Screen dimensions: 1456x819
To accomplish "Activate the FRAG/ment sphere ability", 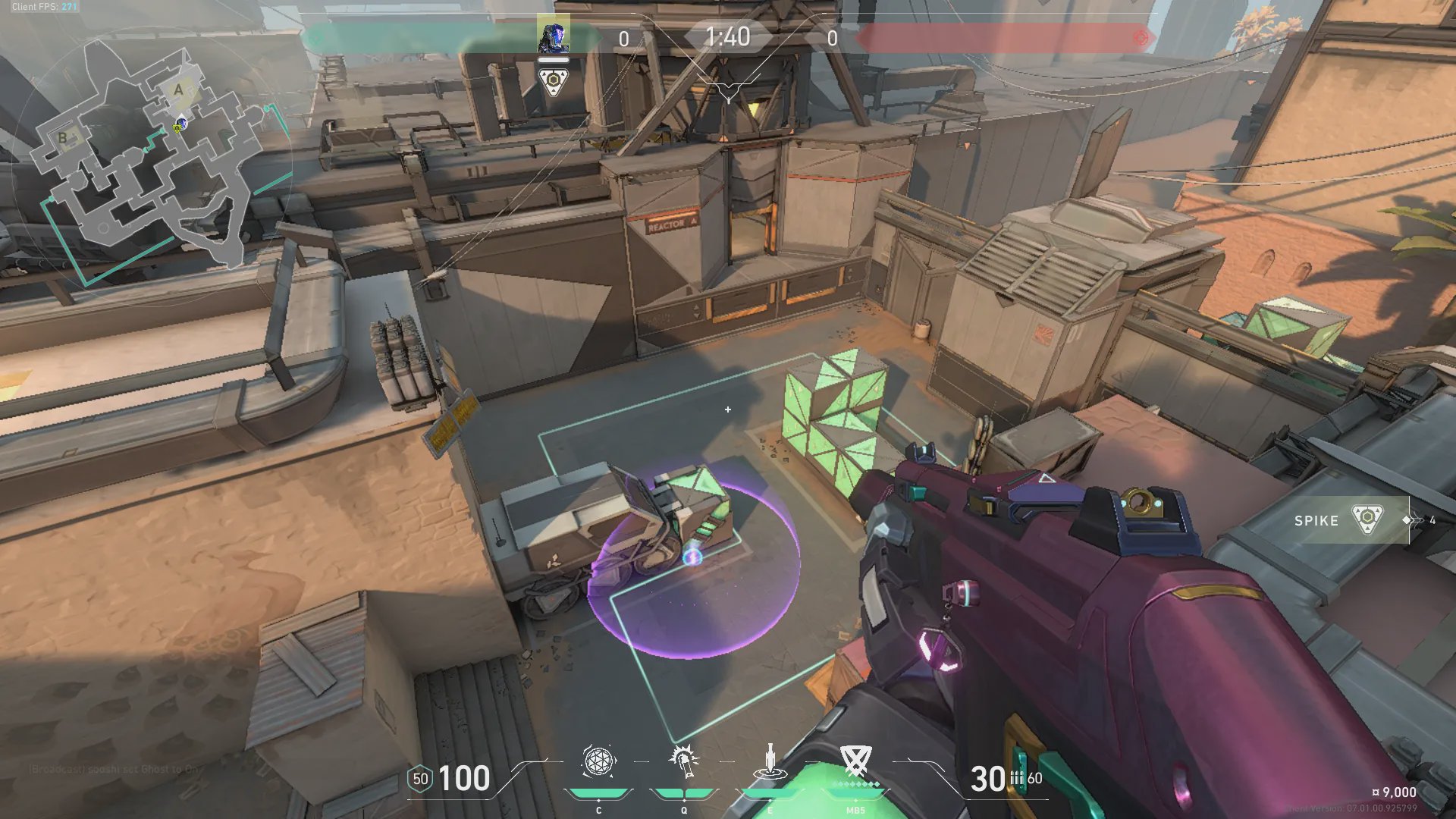I will tap(598, 761).
